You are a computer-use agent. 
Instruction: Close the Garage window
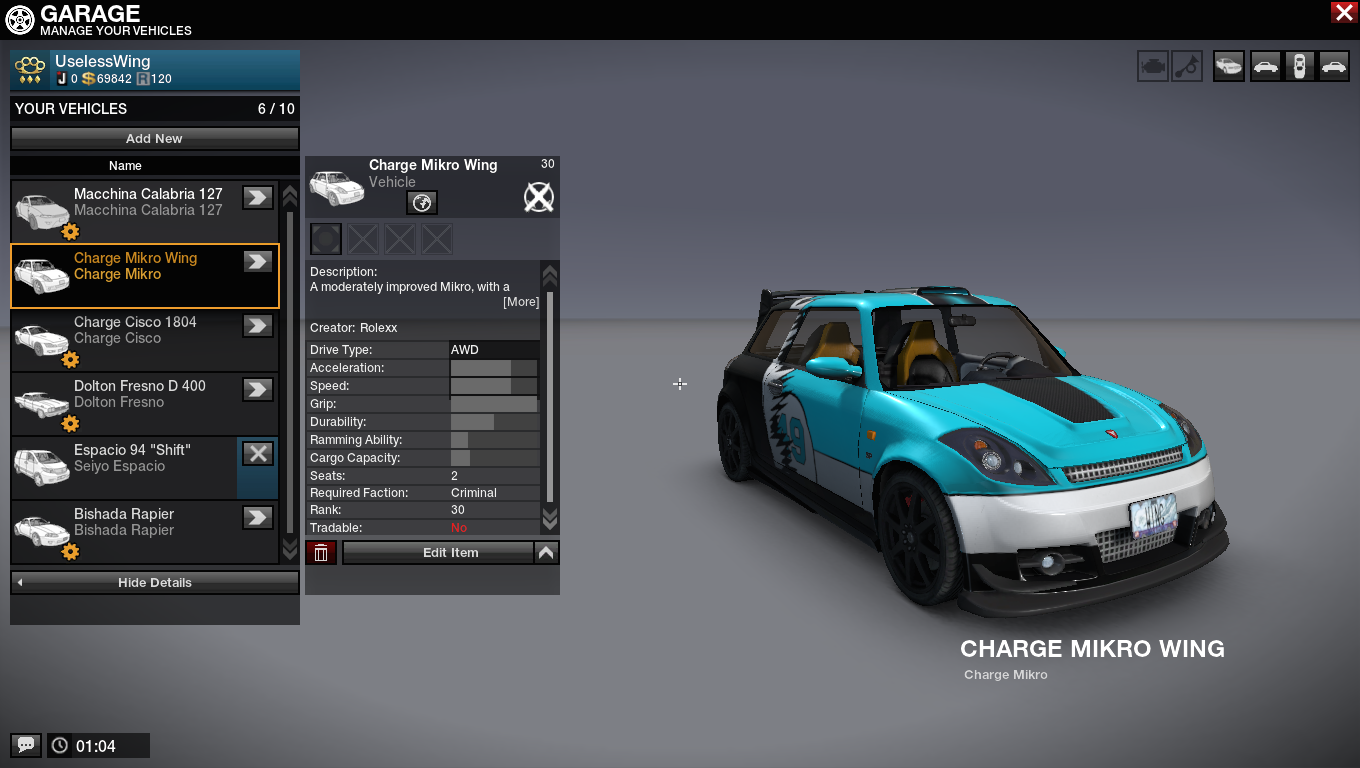[1343, 12]
